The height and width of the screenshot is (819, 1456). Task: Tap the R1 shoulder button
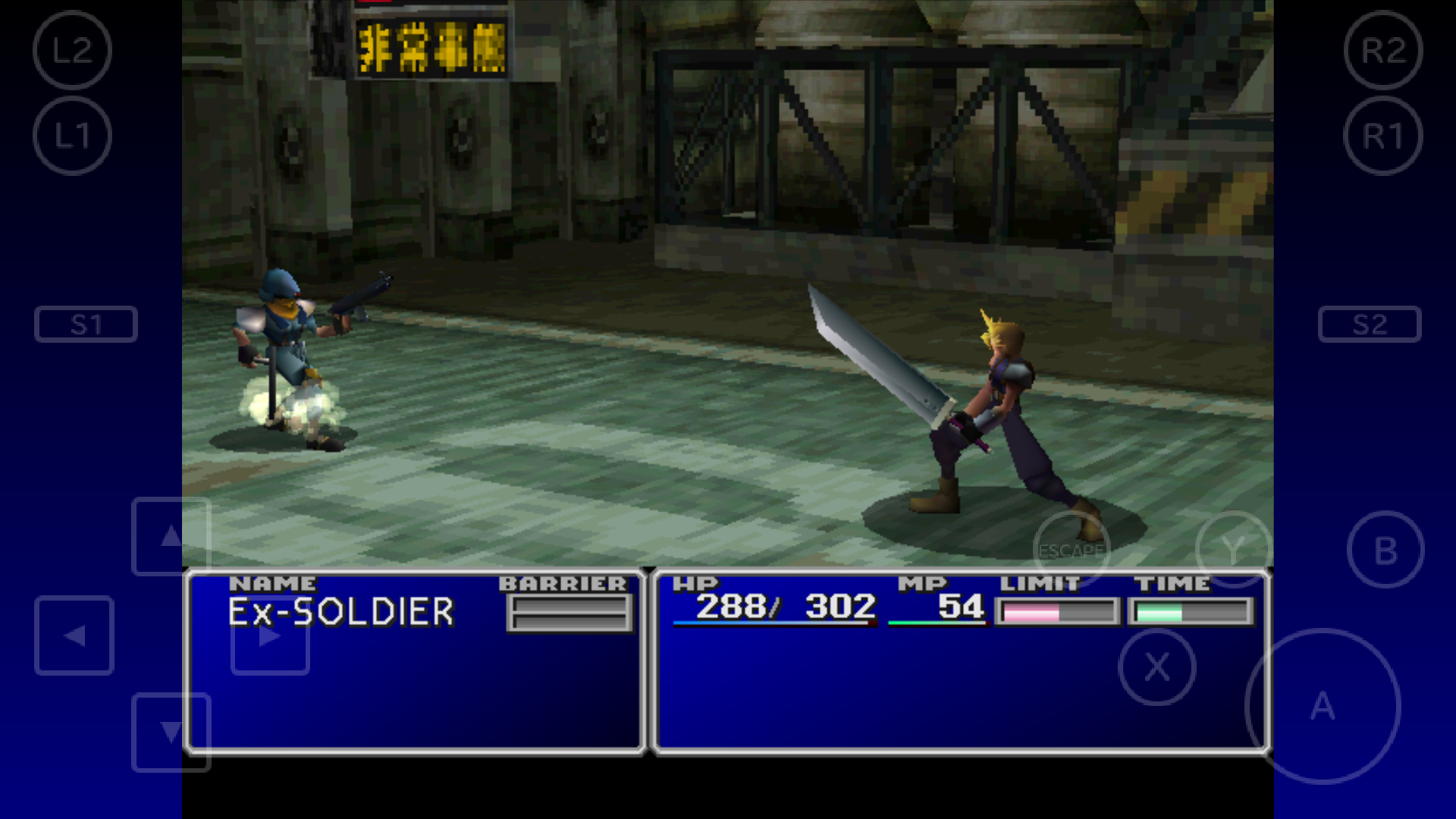pos(1383,136)
